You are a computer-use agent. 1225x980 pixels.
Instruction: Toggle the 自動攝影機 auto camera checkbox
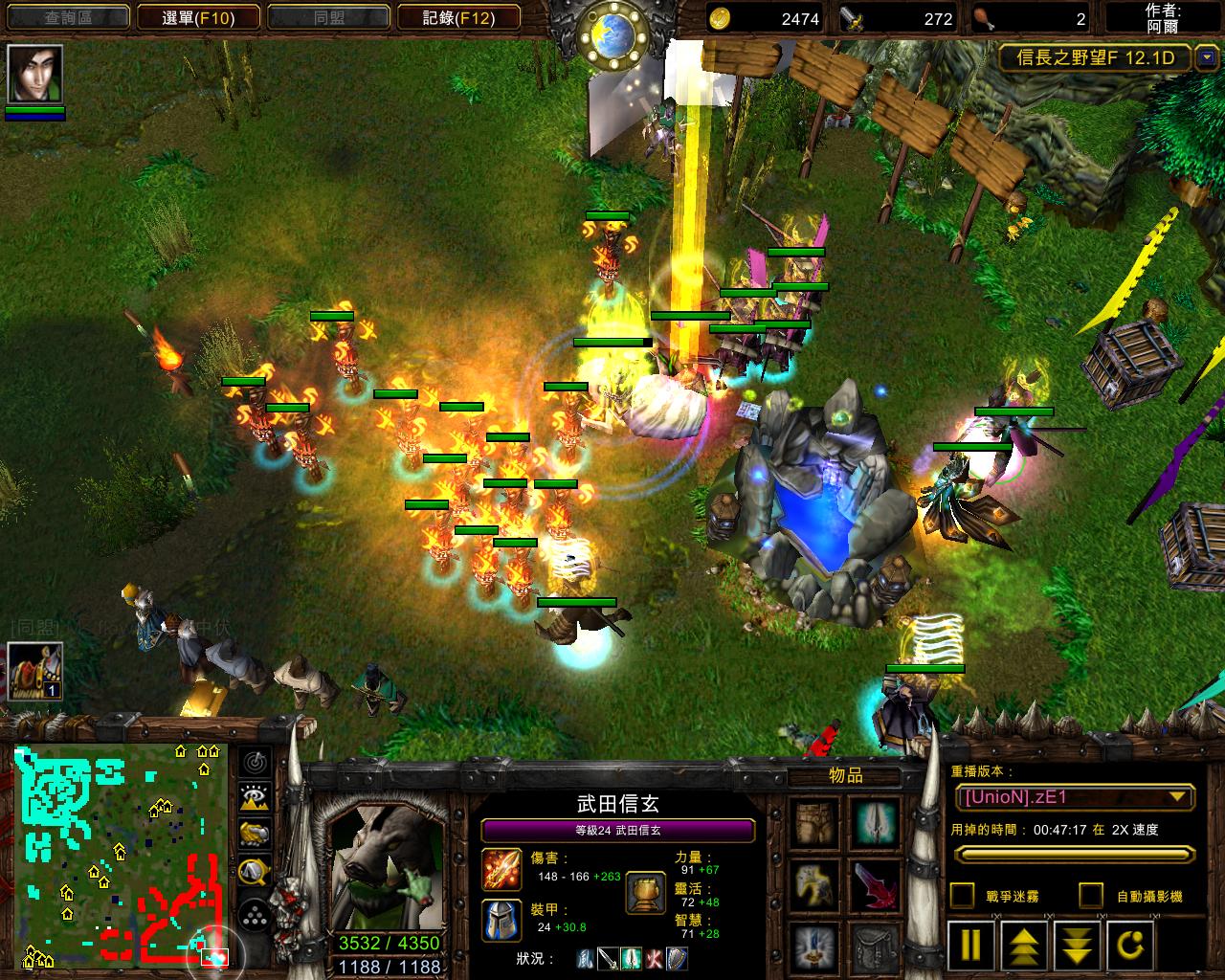tap(1091, 896)
